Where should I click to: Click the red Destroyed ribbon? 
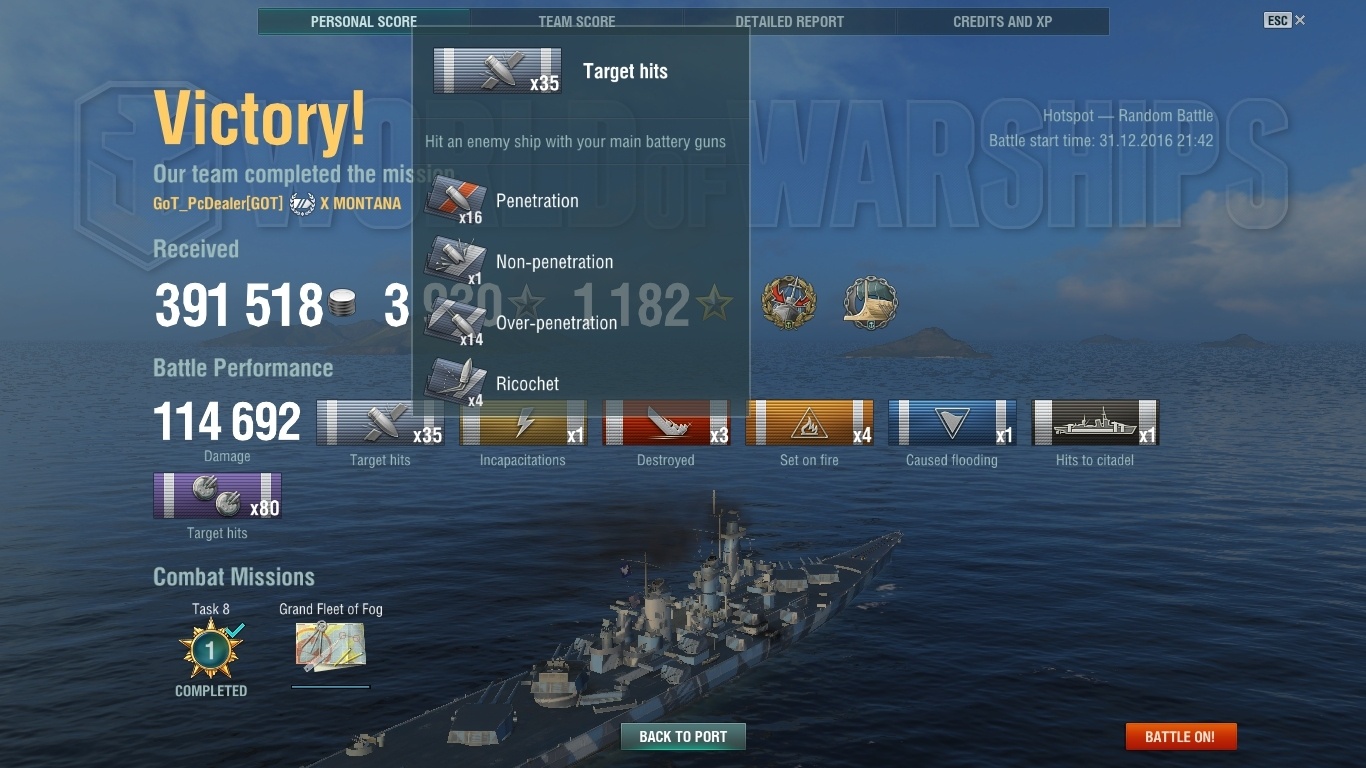click(x=666, y=423)
